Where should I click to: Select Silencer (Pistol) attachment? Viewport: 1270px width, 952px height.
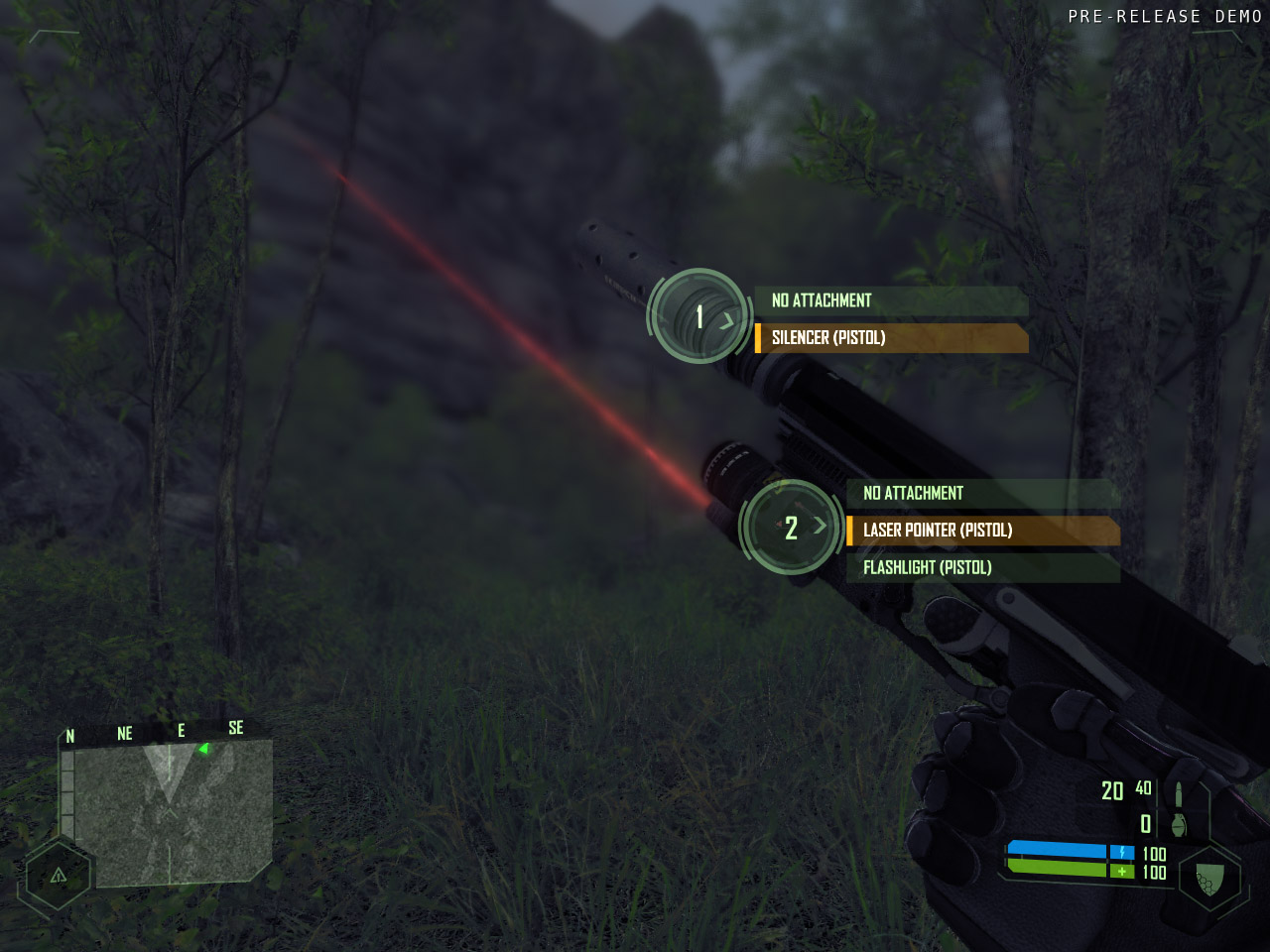890,338
